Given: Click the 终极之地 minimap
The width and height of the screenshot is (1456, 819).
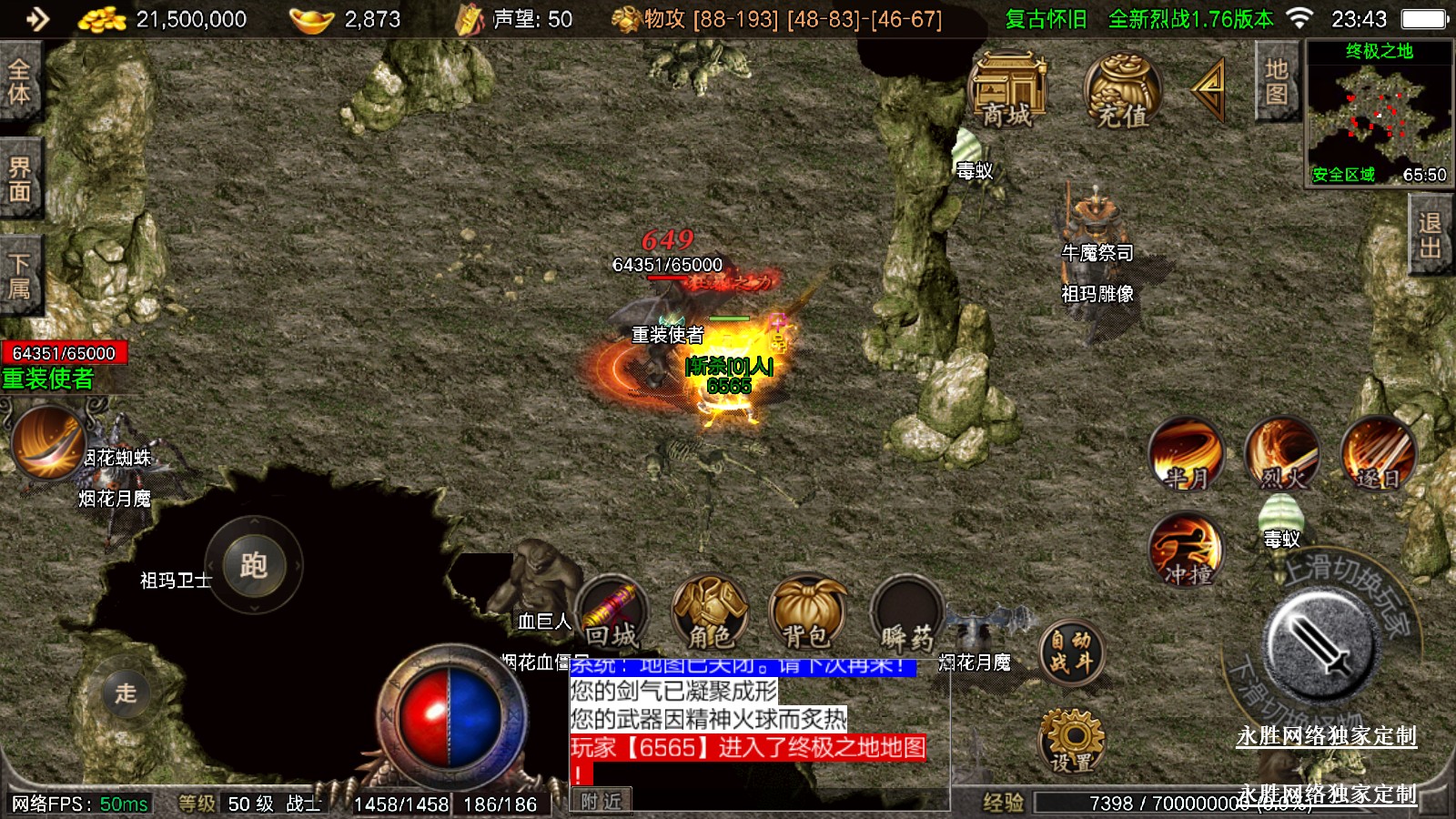Looking at the screenshot, I should point(1379,113).
